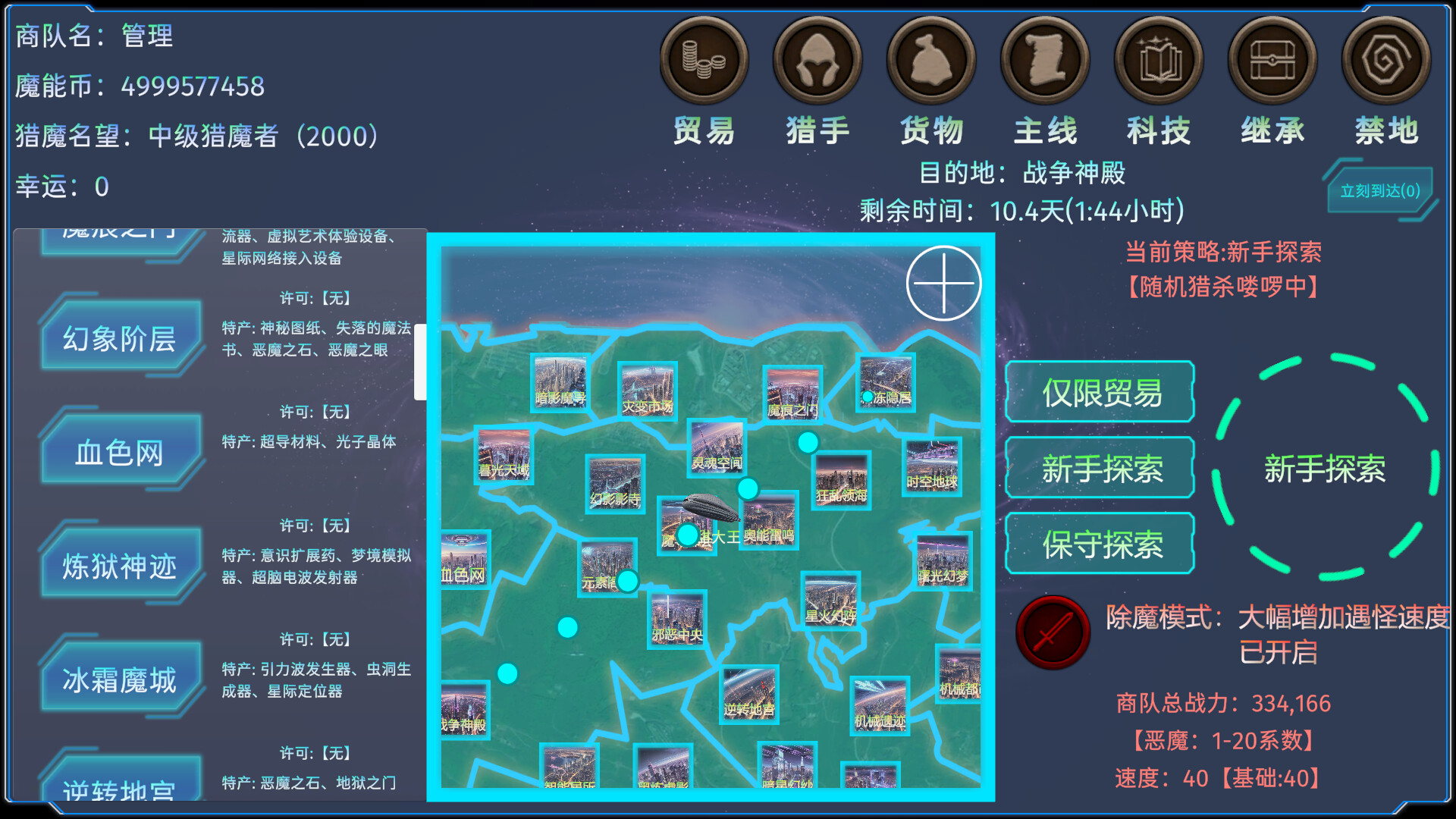Open the 继承 (Inheritance) chest icon

(x=1272, y=61)
